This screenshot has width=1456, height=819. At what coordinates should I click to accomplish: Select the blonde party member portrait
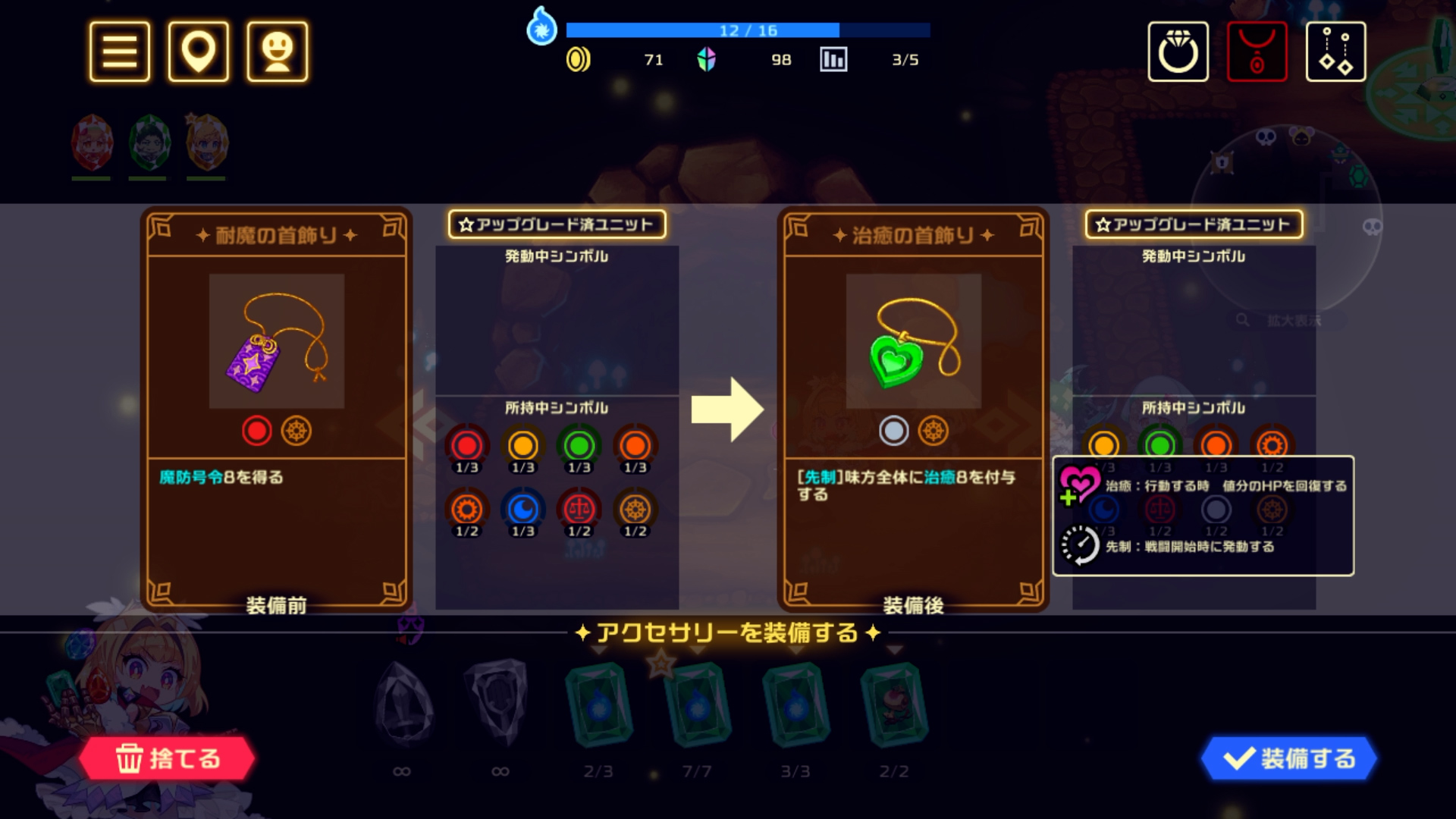tap(206, 144)
